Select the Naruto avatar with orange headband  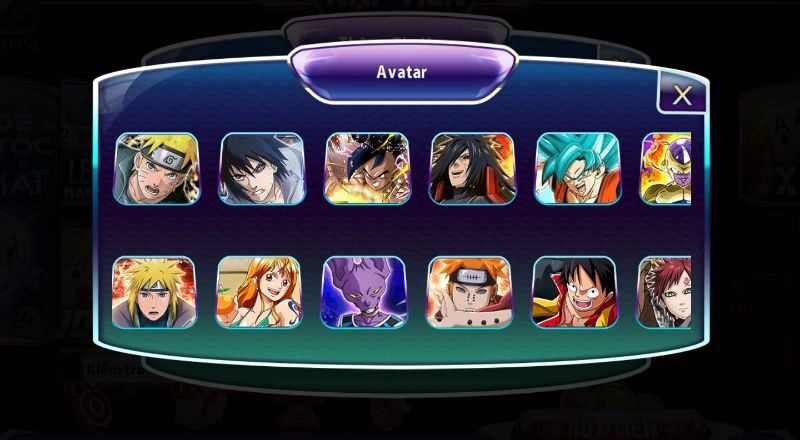click(x=157, y=169)
